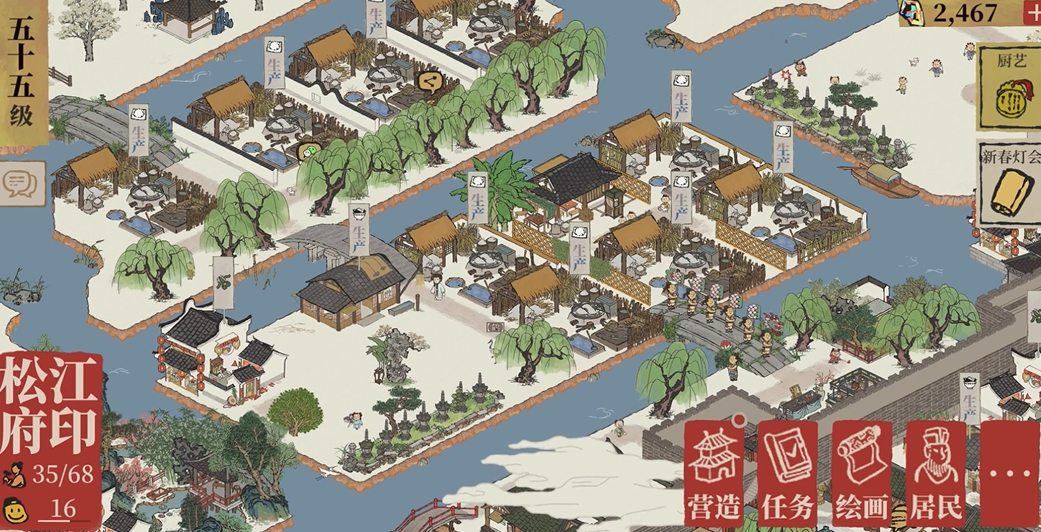Screen dimensions: 1041x532
Task: Open the 营造 construction menu
Action: [715, 472]
